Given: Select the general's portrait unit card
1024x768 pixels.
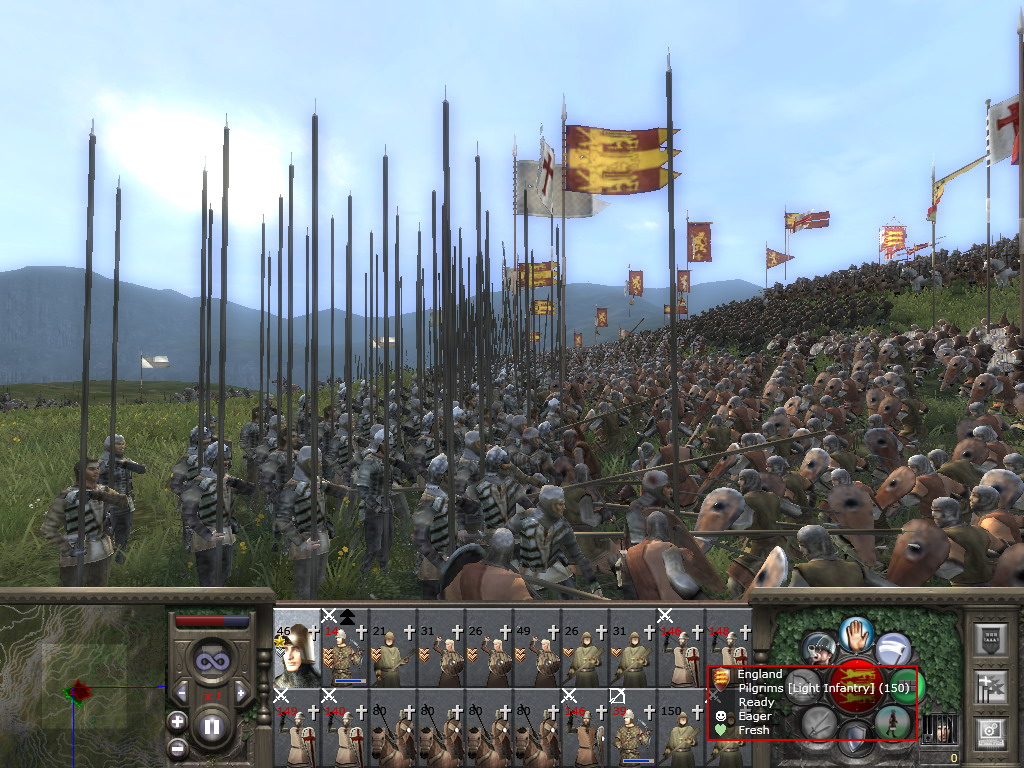Looking at the screenshot, I should (296, 648).
